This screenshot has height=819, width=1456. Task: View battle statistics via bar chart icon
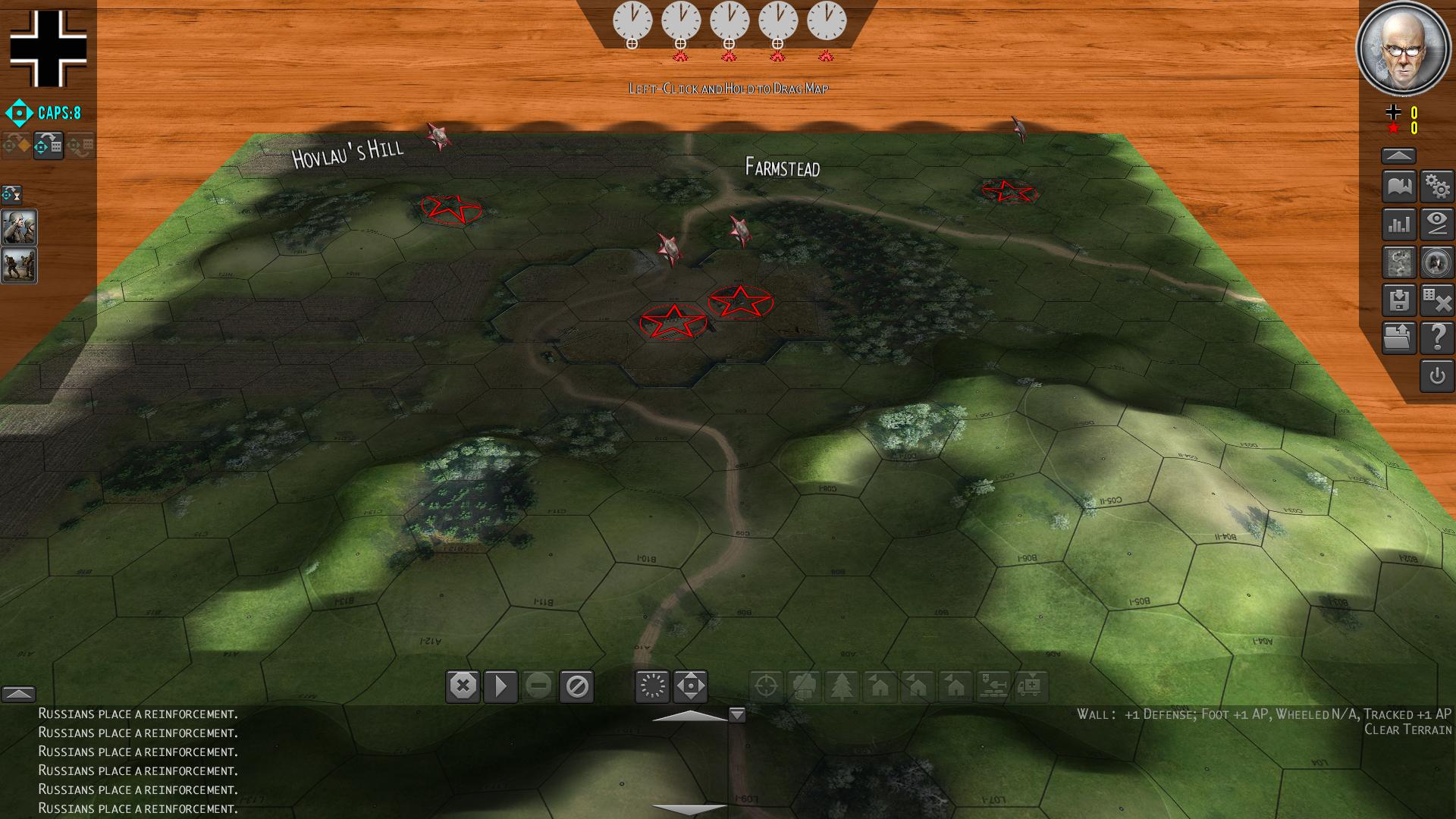point(1398,224)
